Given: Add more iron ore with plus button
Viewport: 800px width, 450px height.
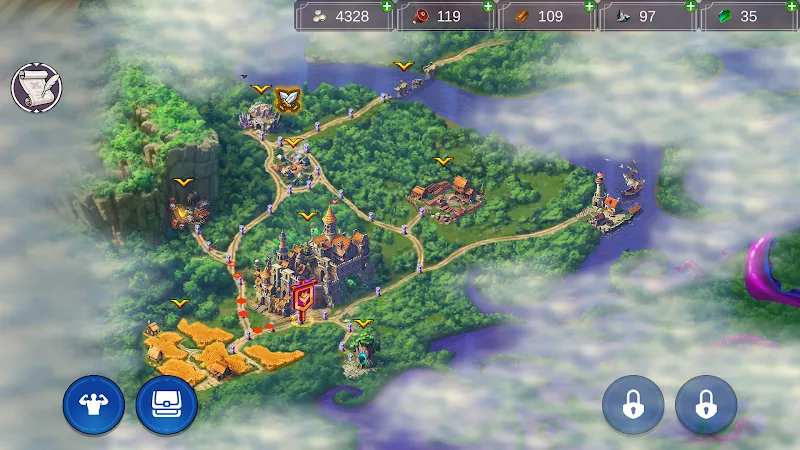Looking at the screenshot, I should coord(690,6).
